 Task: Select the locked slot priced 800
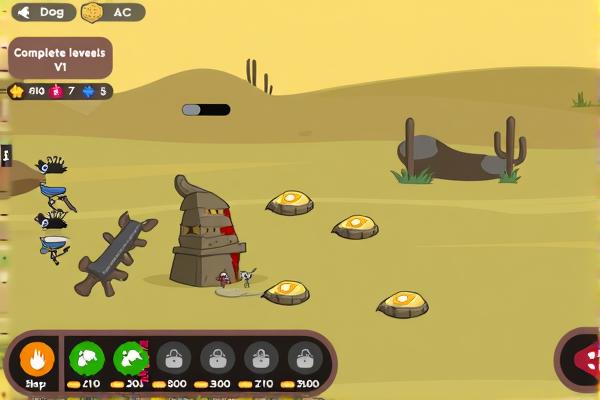click(x=174, y=358)
